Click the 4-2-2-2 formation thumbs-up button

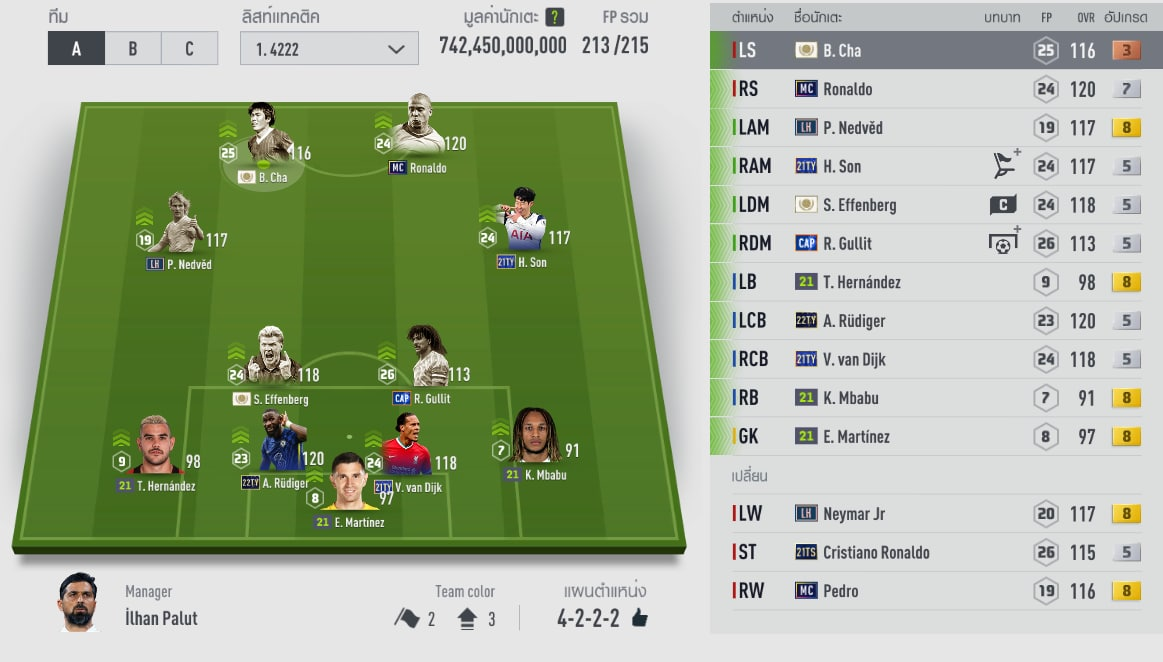tap(639, 618)
